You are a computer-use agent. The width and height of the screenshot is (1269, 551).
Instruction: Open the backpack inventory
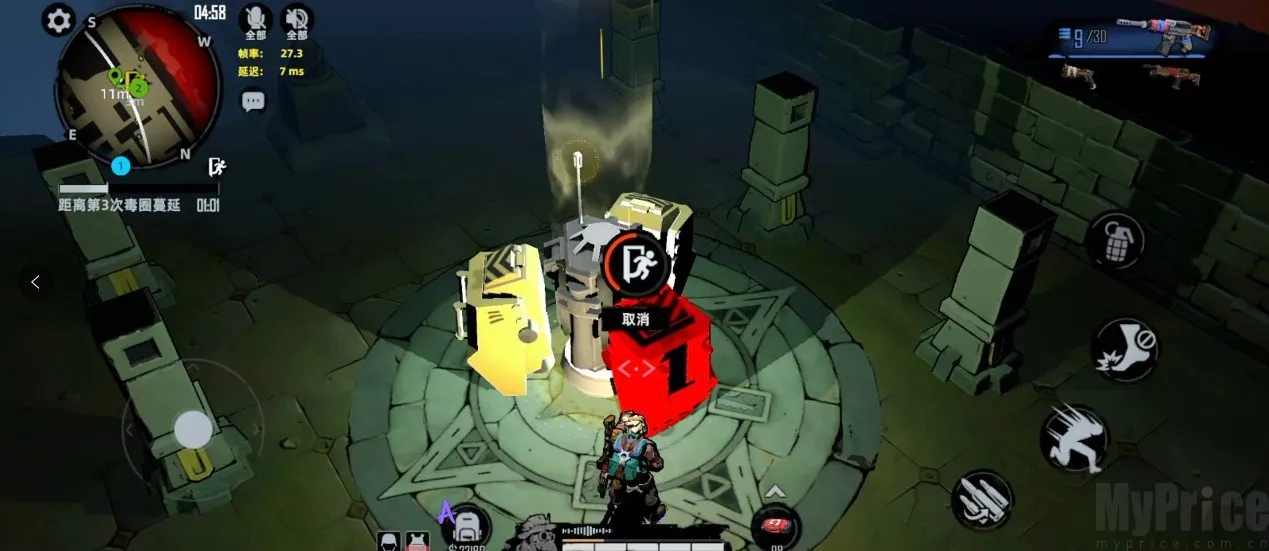pos(466,525)
